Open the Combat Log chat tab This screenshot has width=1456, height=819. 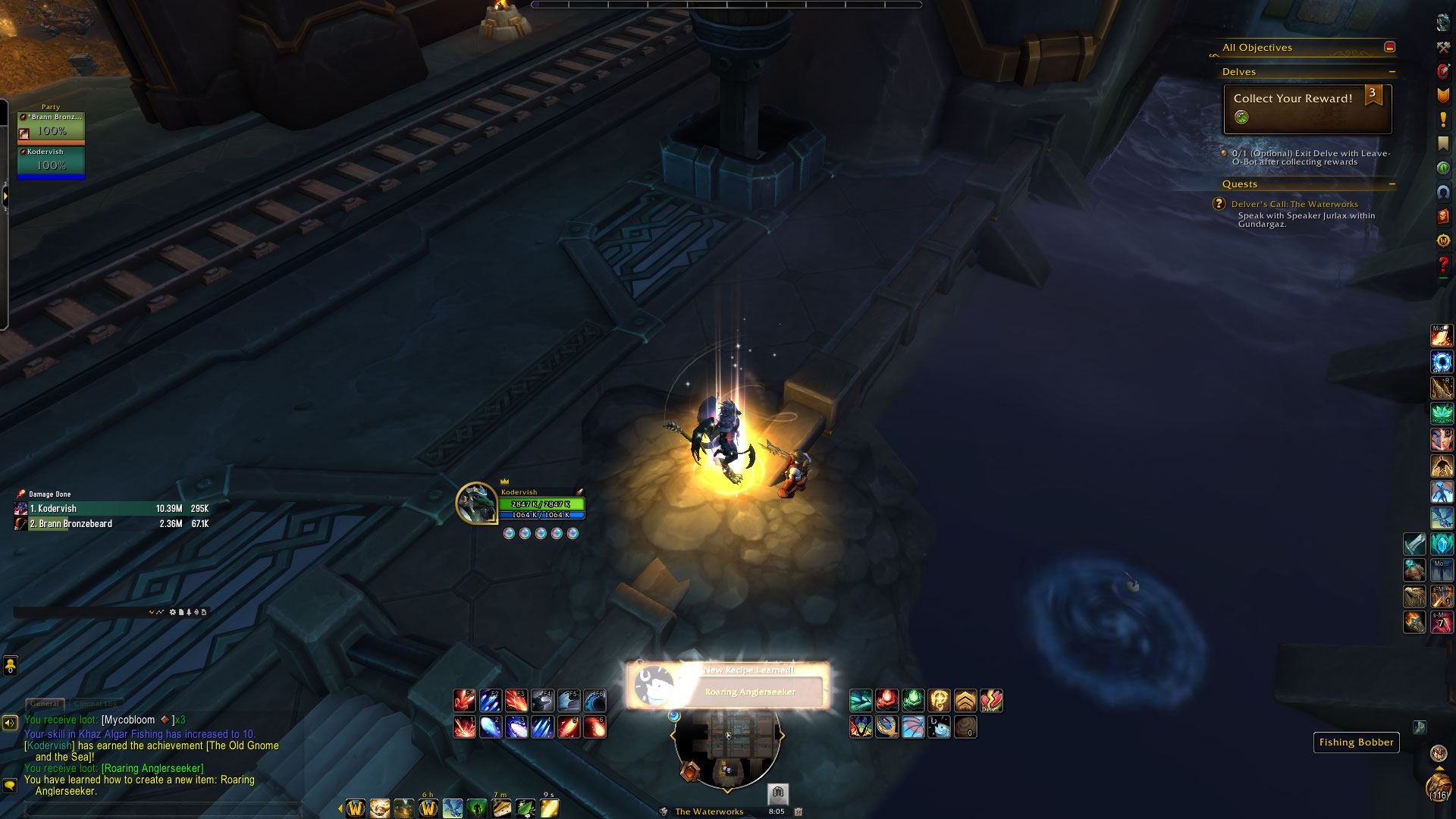[x=96, y=704]
